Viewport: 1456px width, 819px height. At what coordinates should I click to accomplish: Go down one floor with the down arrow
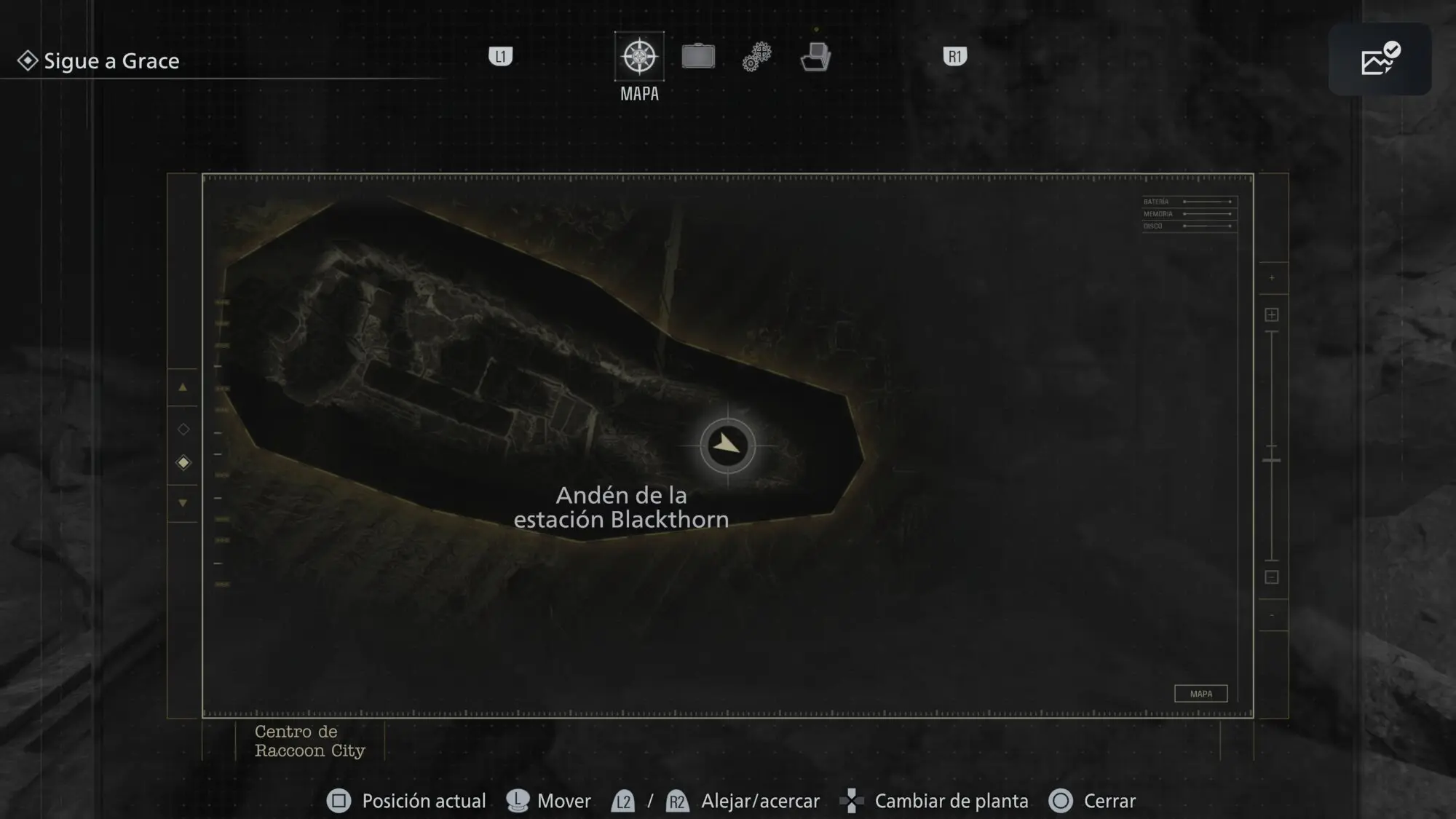(x=183, y=503)
